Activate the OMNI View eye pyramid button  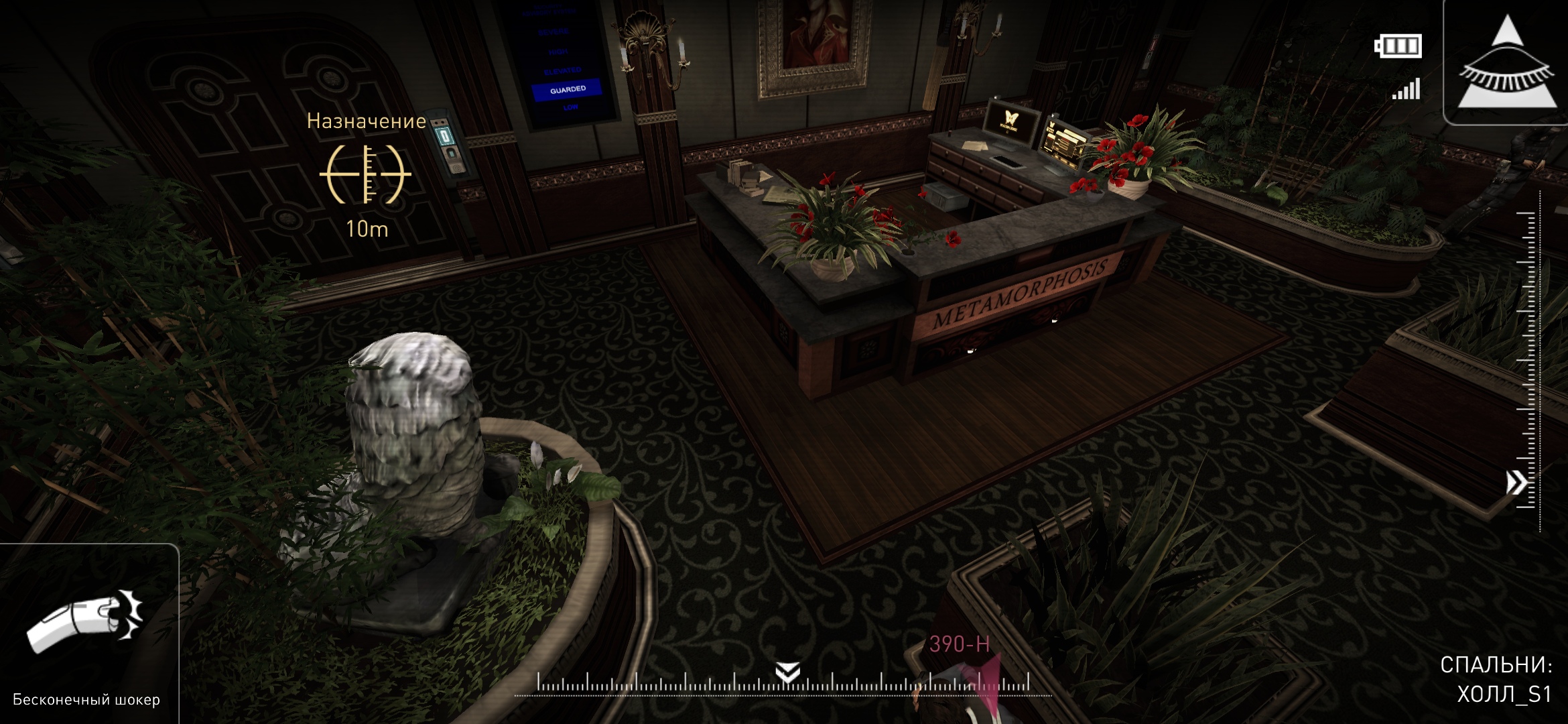pos(1507,64)
